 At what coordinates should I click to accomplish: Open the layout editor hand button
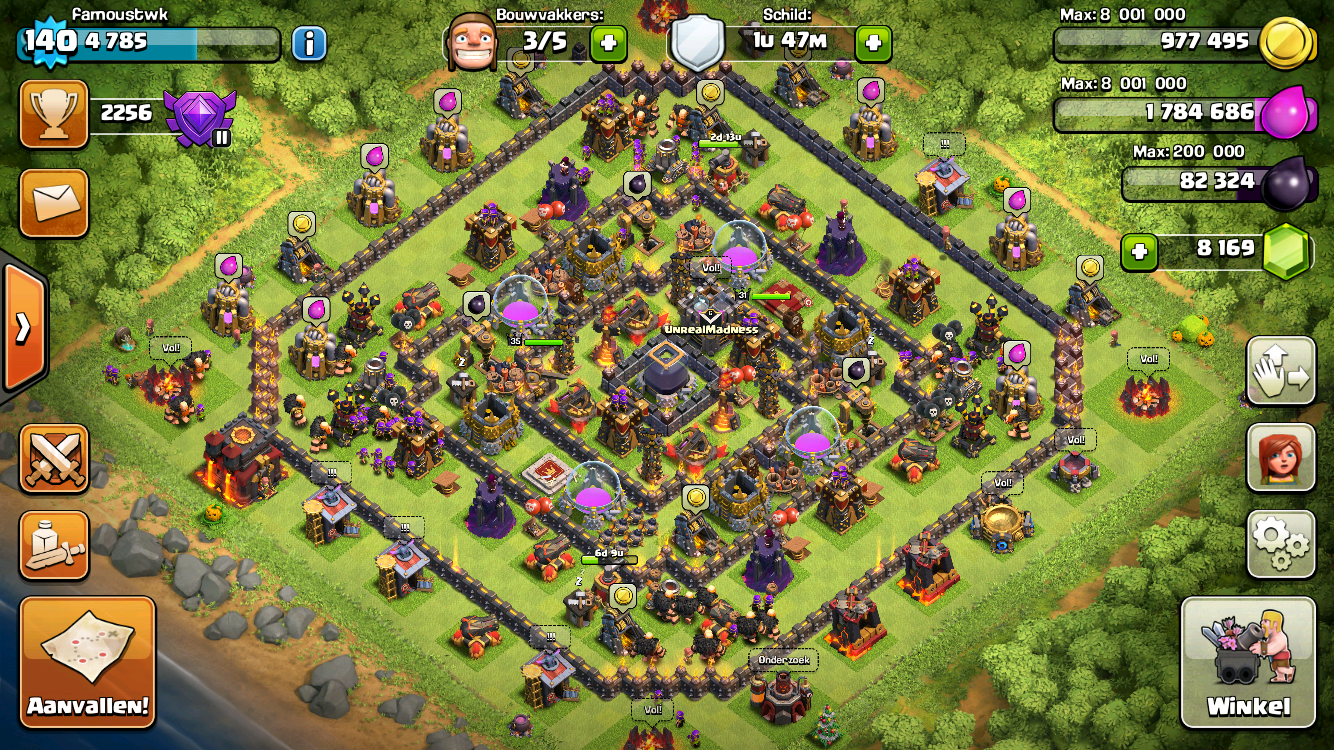(x=1281, y=371)
